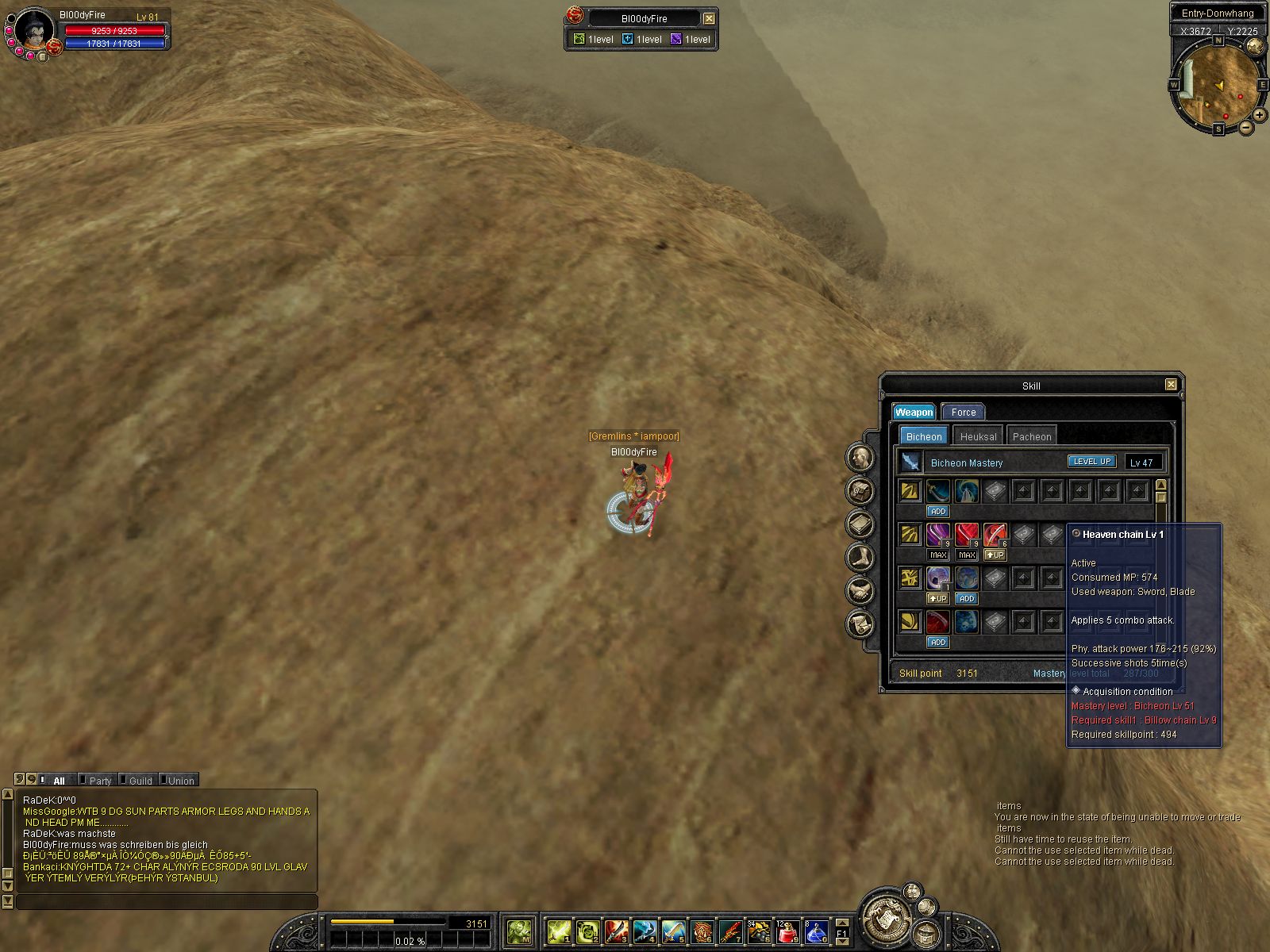Screen dimensions: 1270x952
Task: Open the inventory chest side button
Action: point(860,490)
